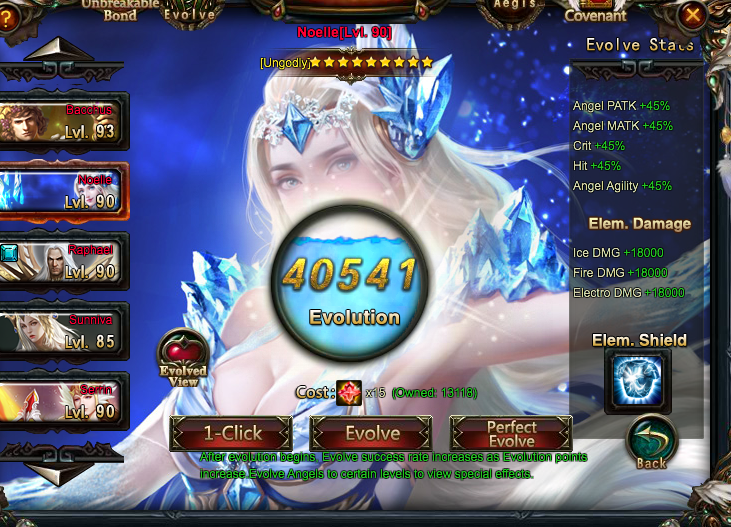Select Bacchus from the angel list
731x527 pixels.
63,121
